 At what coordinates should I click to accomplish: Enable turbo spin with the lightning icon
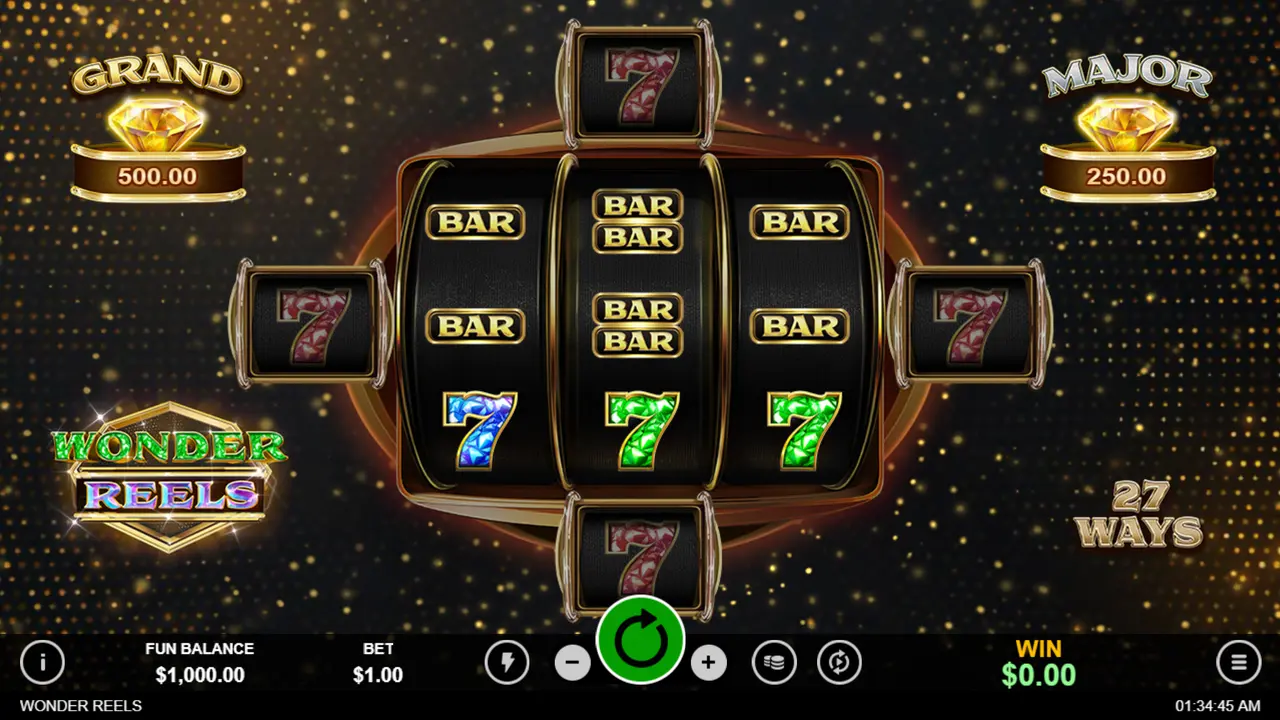click(x=507, y=663)
